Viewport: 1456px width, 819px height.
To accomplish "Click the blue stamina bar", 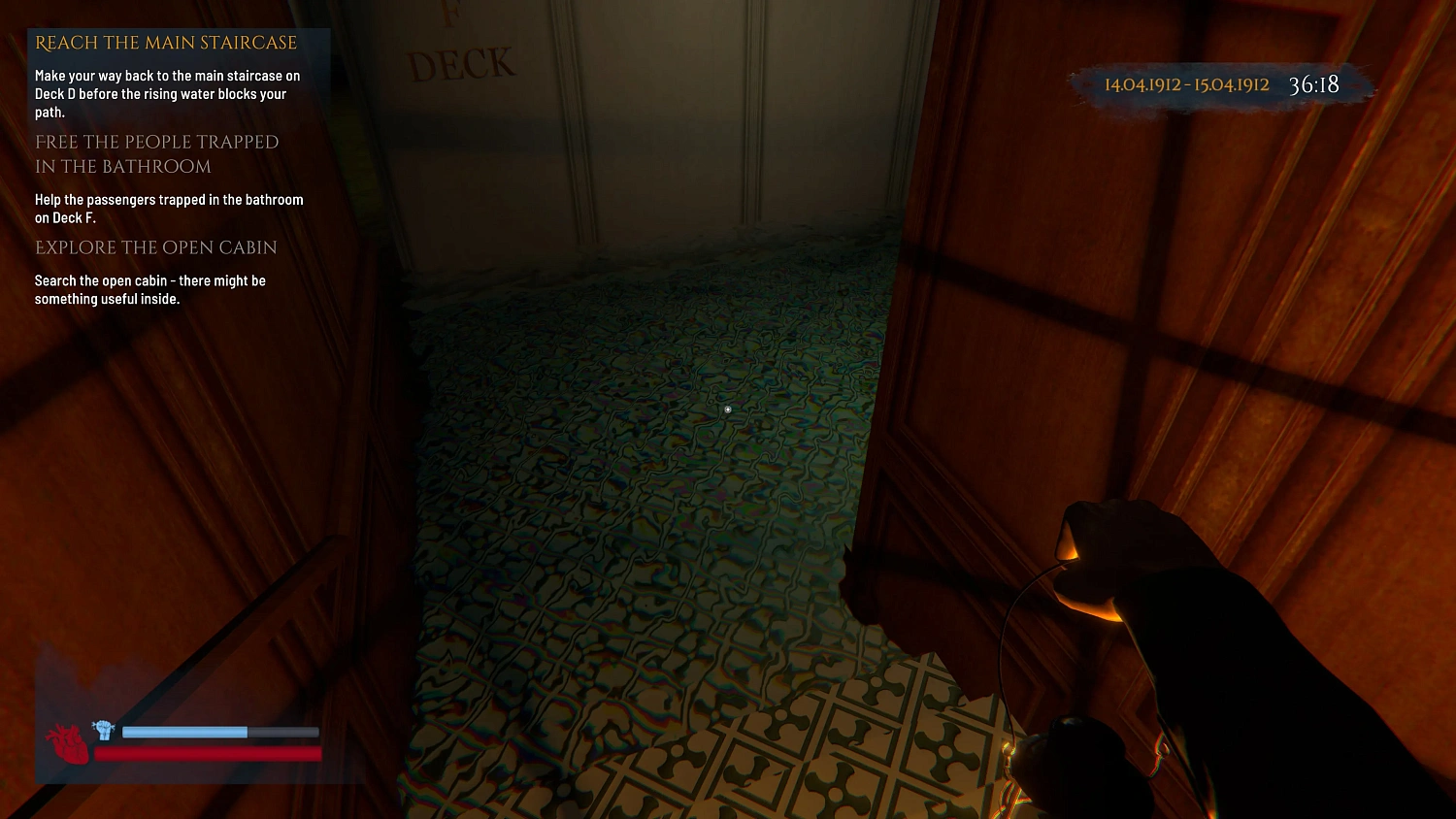I will tap(186, 732).
